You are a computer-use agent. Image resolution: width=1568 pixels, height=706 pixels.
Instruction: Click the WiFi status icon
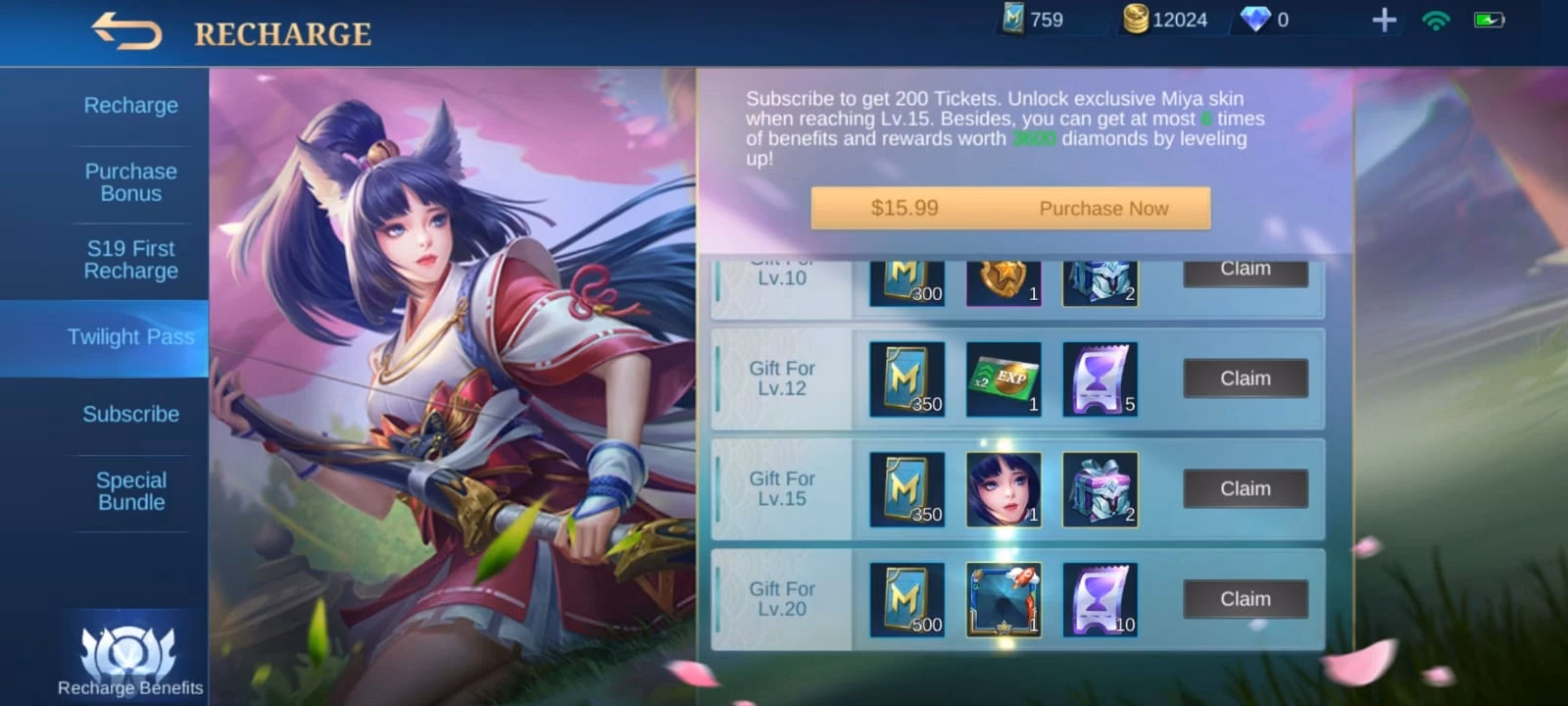coord(1435,18)
